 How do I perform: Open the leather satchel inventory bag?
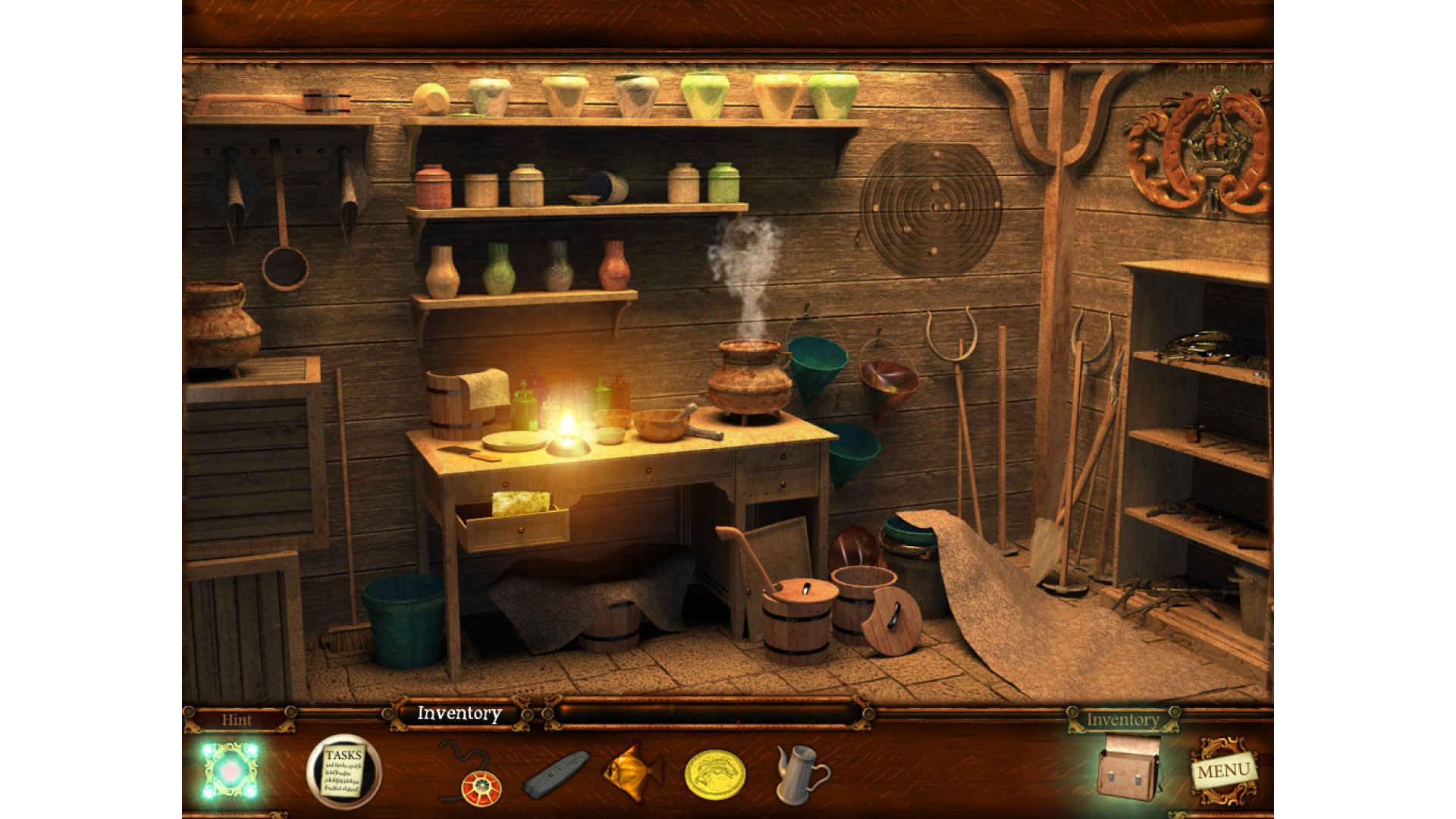point(1129,769)
